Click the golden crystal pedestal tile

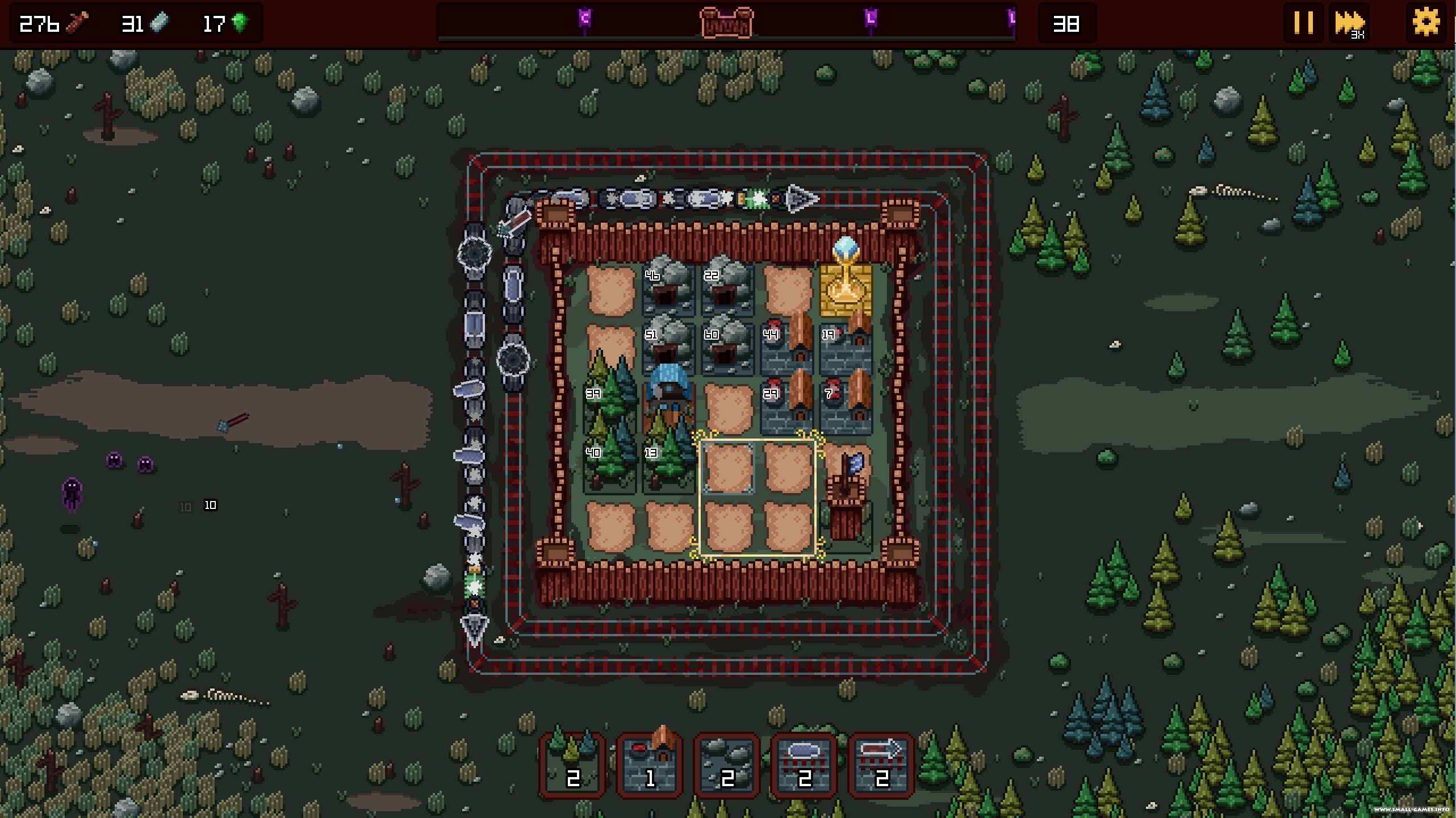[x=846, y=287]
